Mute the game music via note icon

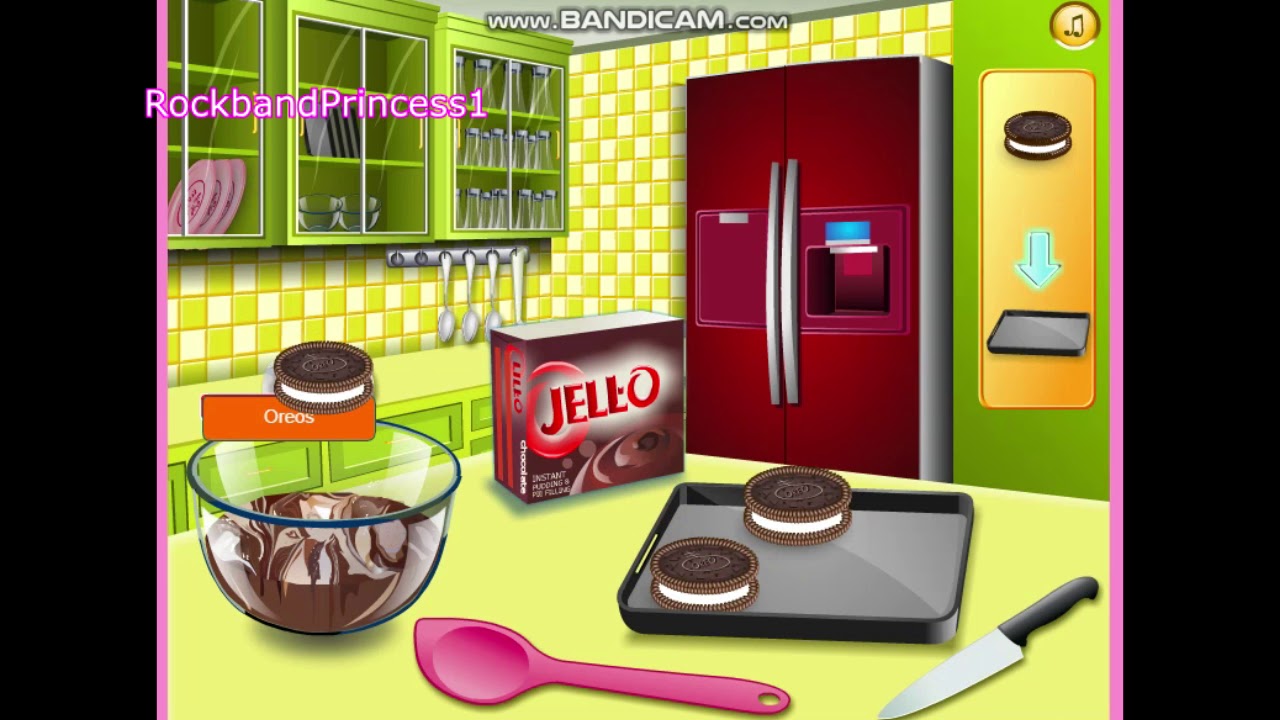click(1073, 24)
